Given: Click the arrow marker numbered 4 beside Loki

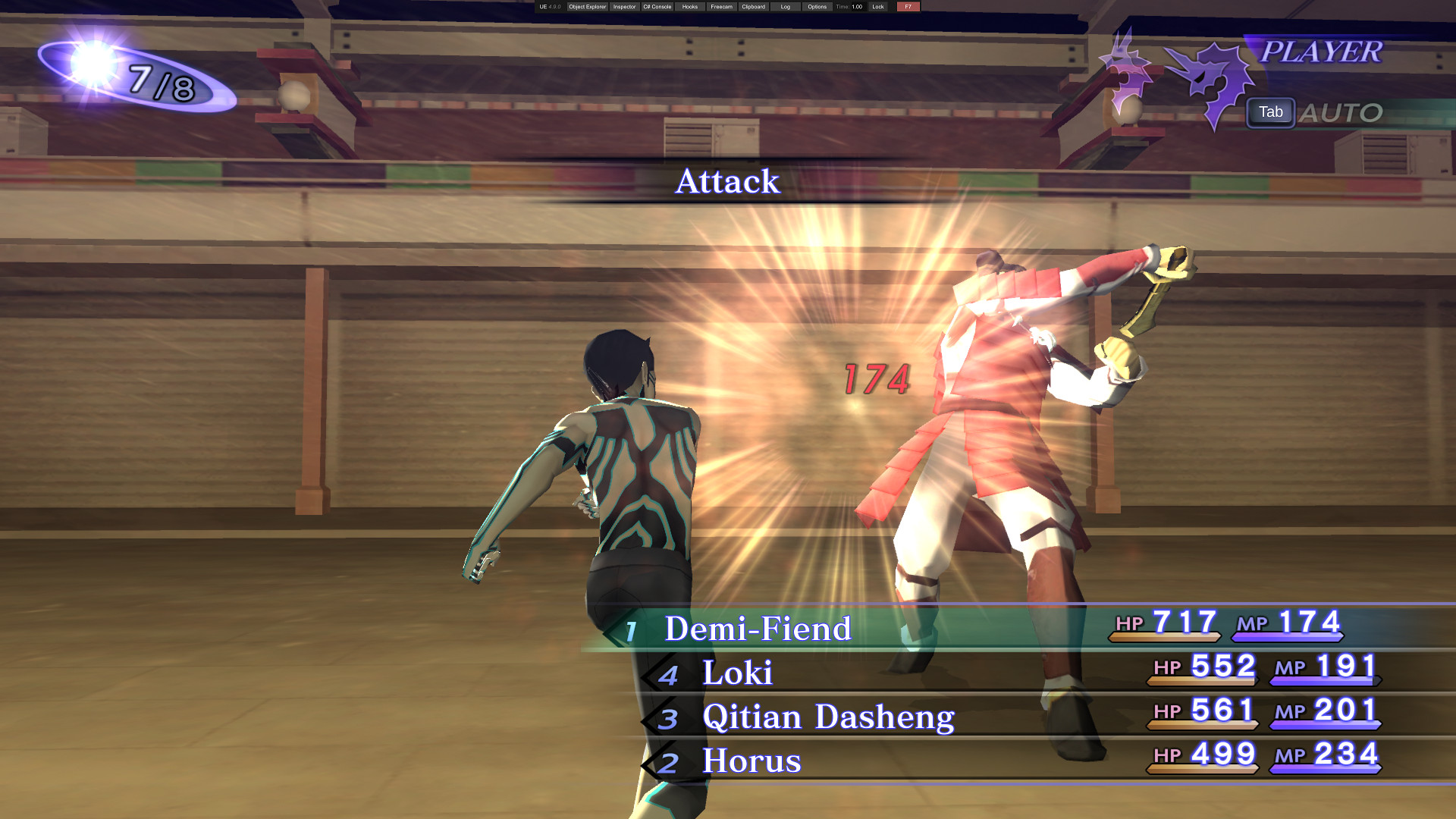Looking at the screenshot, I should (669, 675).
